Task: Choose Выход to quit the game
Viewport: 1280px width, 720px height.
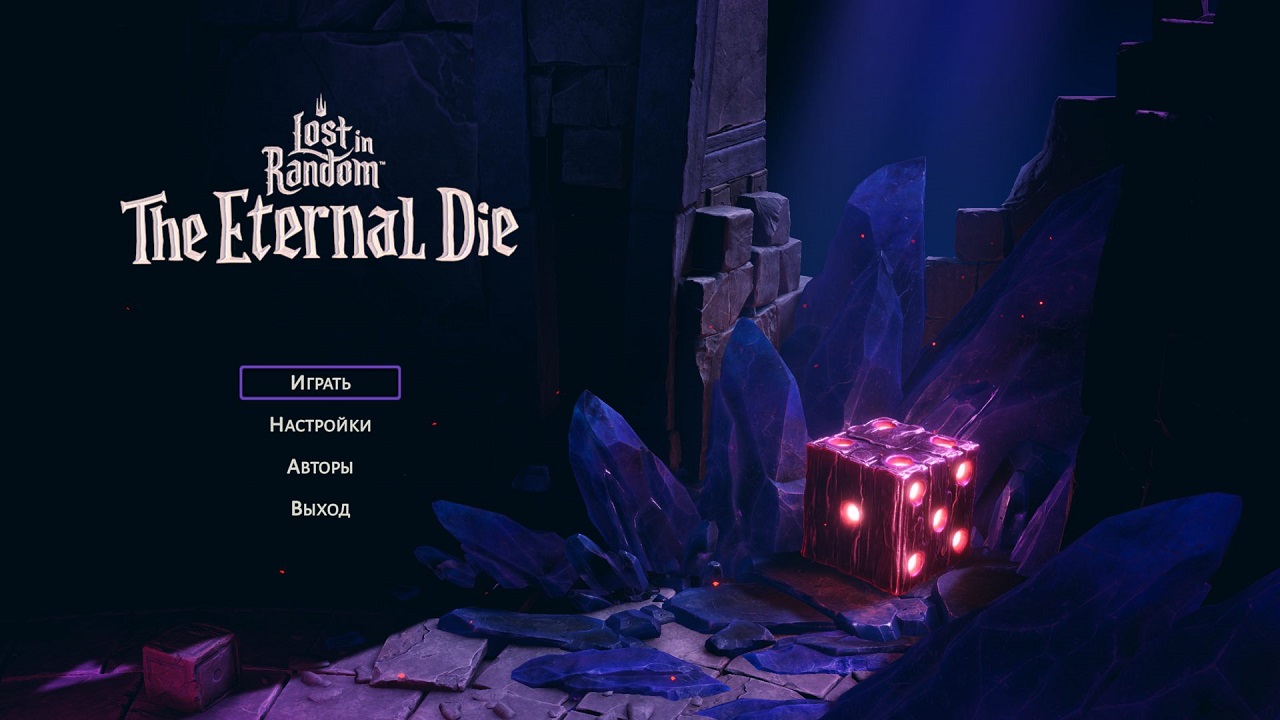Action: [x=318, y=507]
